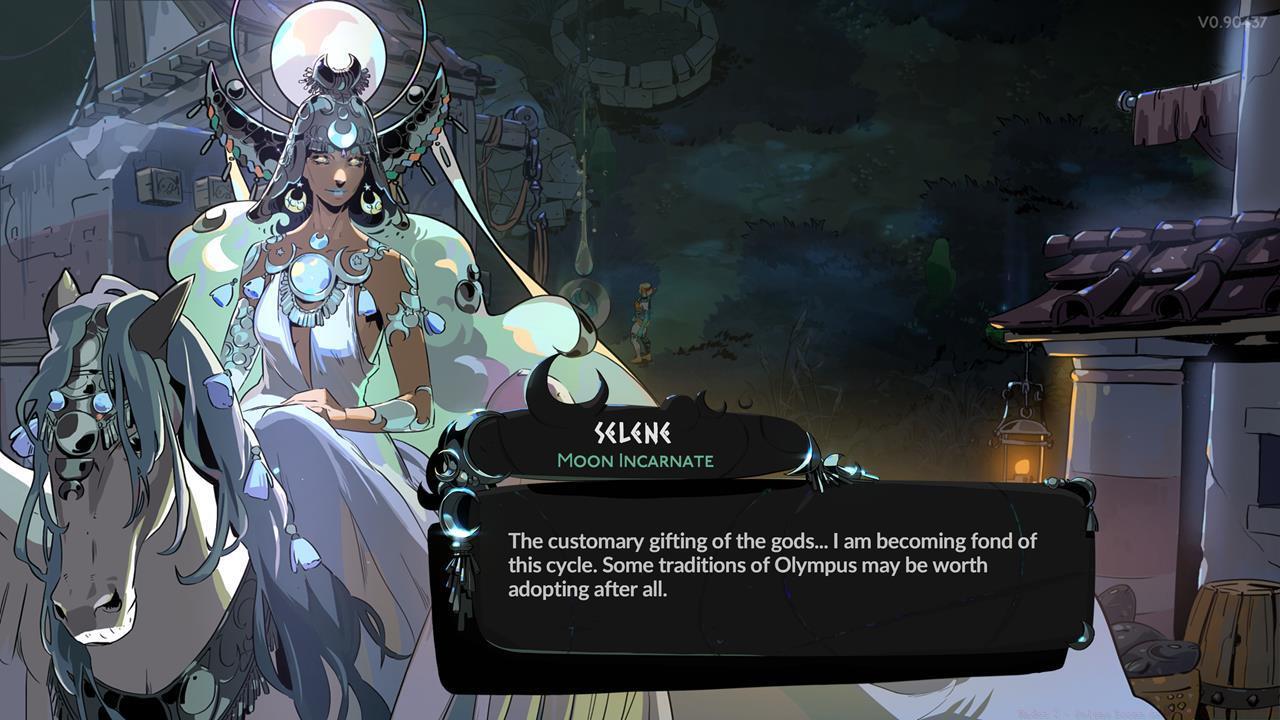Viewport: 1280px width, 720px height.
Task: Click the teardrop charm hanging from the well
Action: (x=583, y=262)
